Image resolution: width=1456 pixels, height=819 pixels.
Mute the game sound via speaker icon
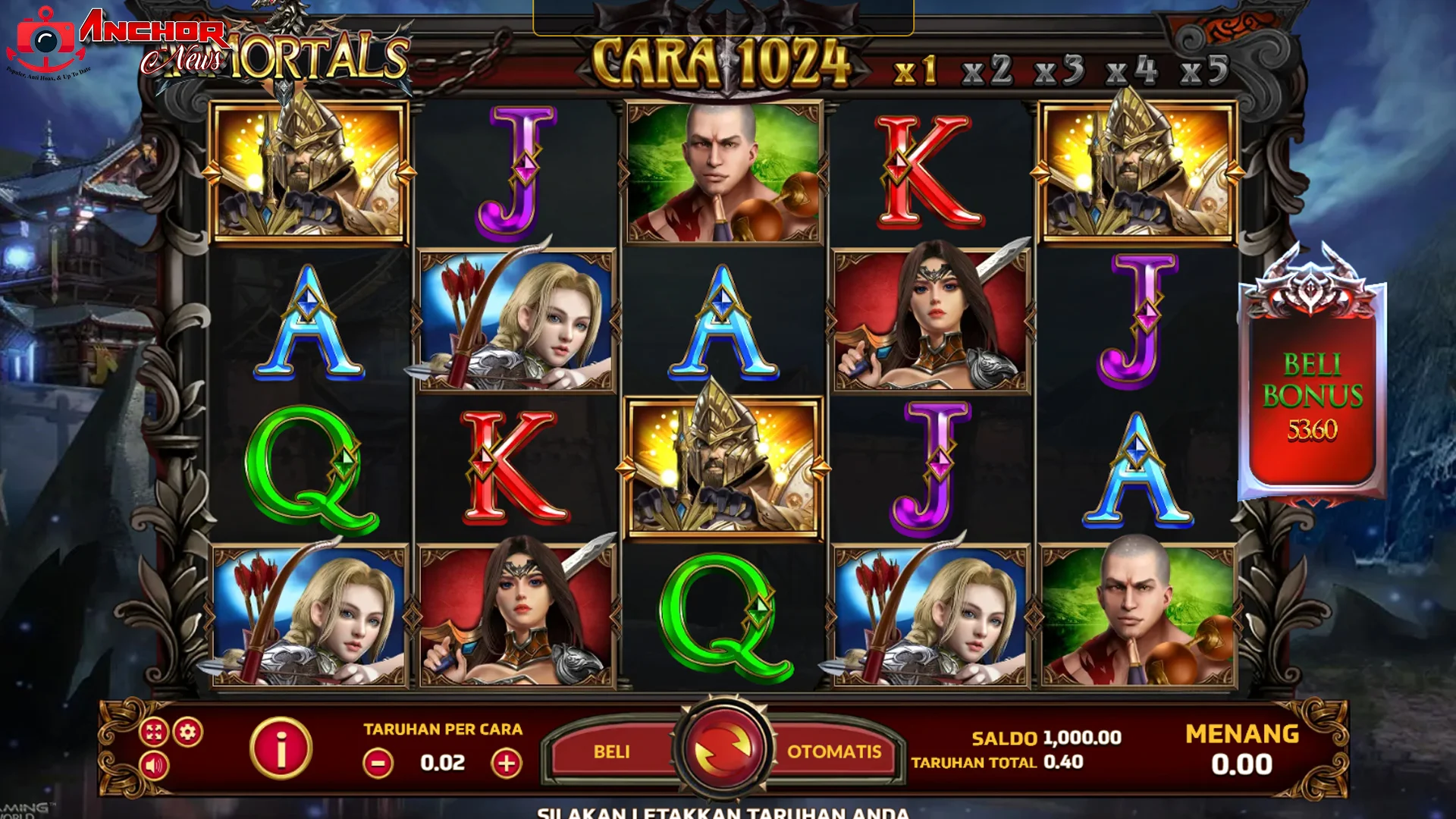[x=153, y=766]
